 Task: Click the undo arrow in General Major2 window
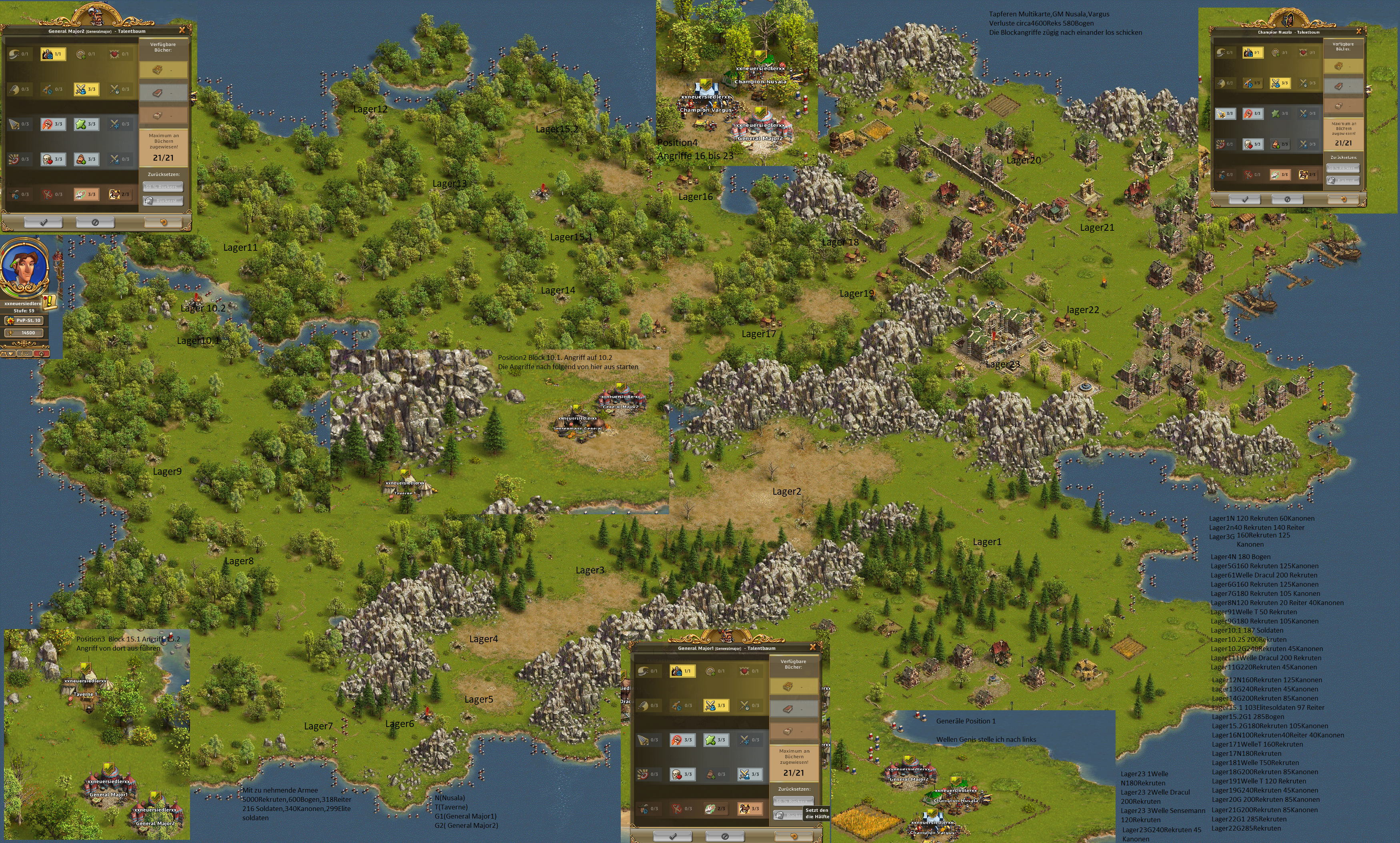click(163, 222)
